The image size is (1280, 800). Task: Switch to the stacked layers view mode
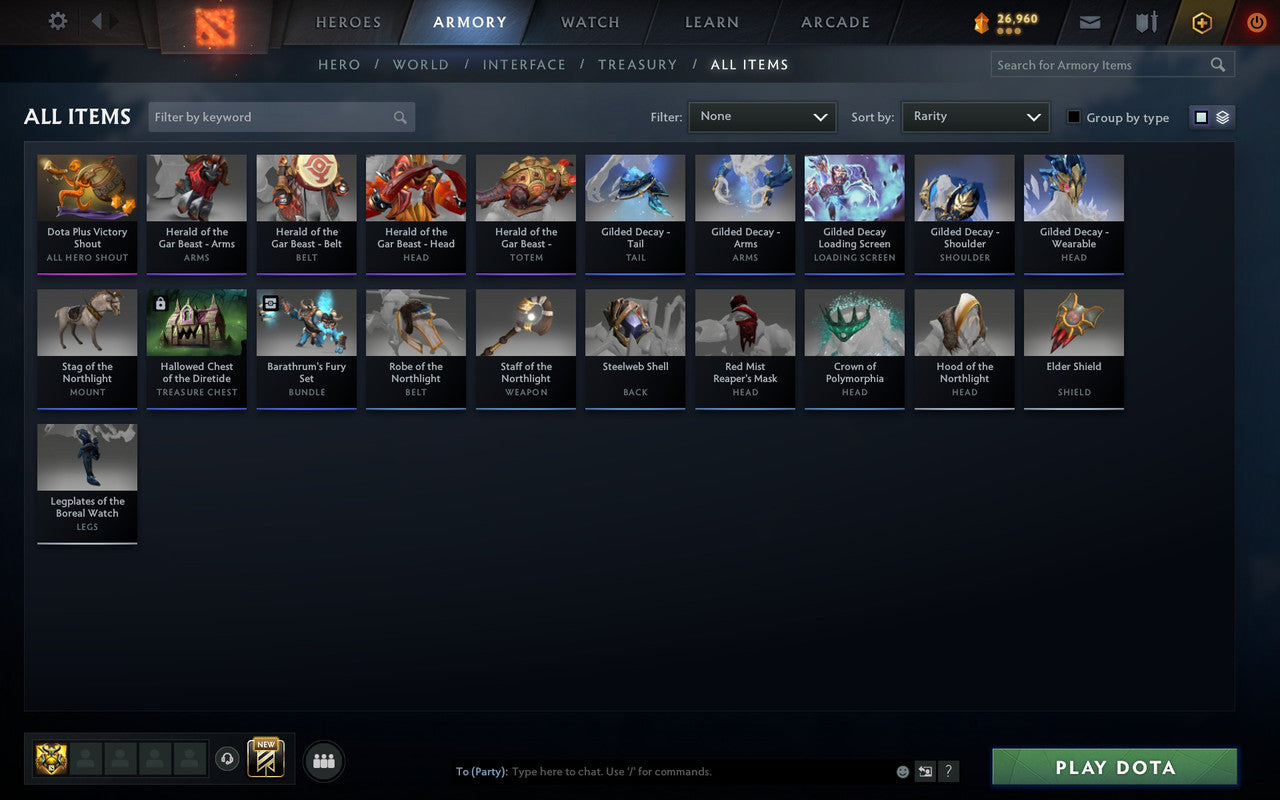[x=1222, y=117]
